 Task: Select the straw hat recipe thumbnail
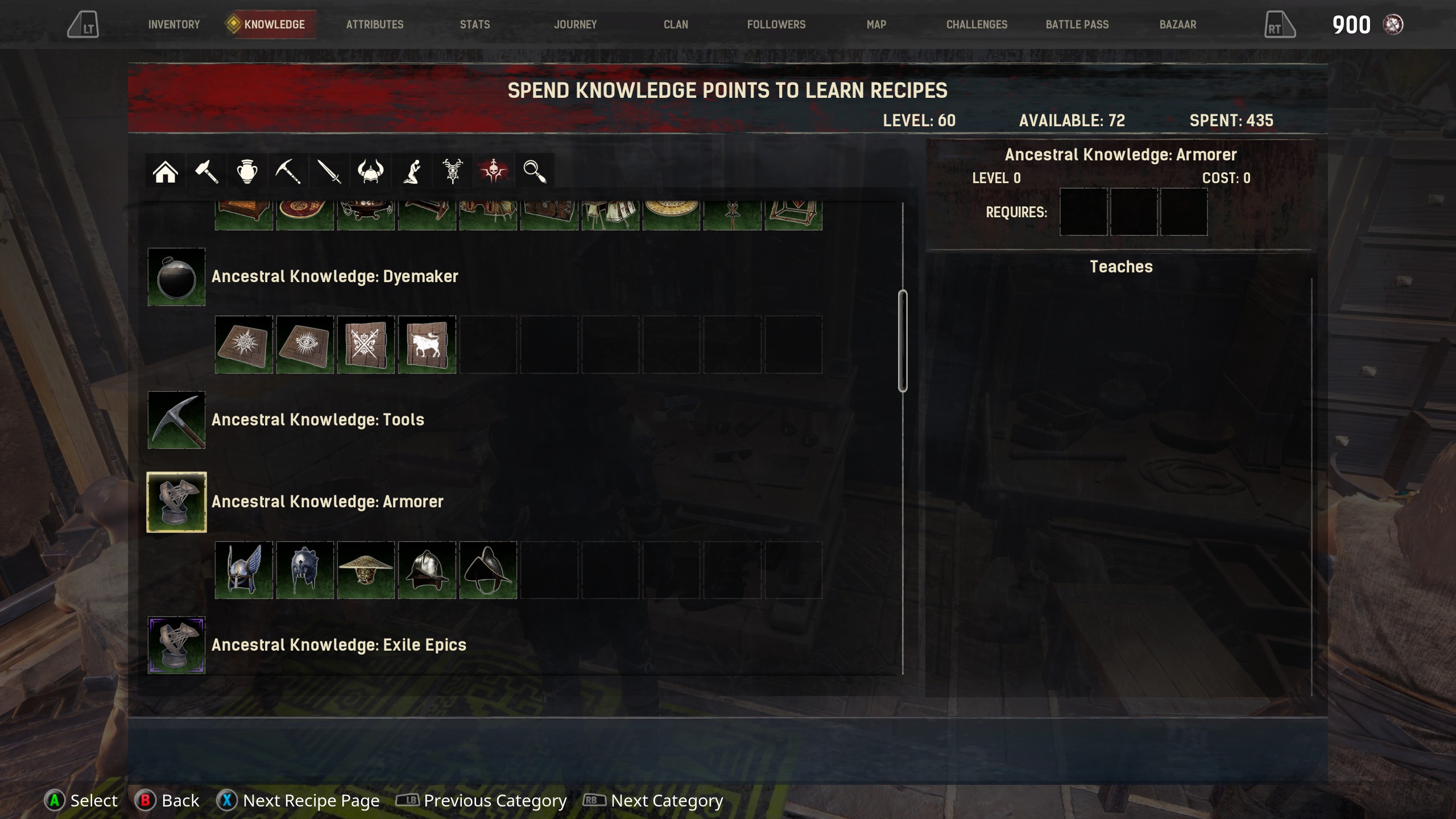click(x=365, y=569)
